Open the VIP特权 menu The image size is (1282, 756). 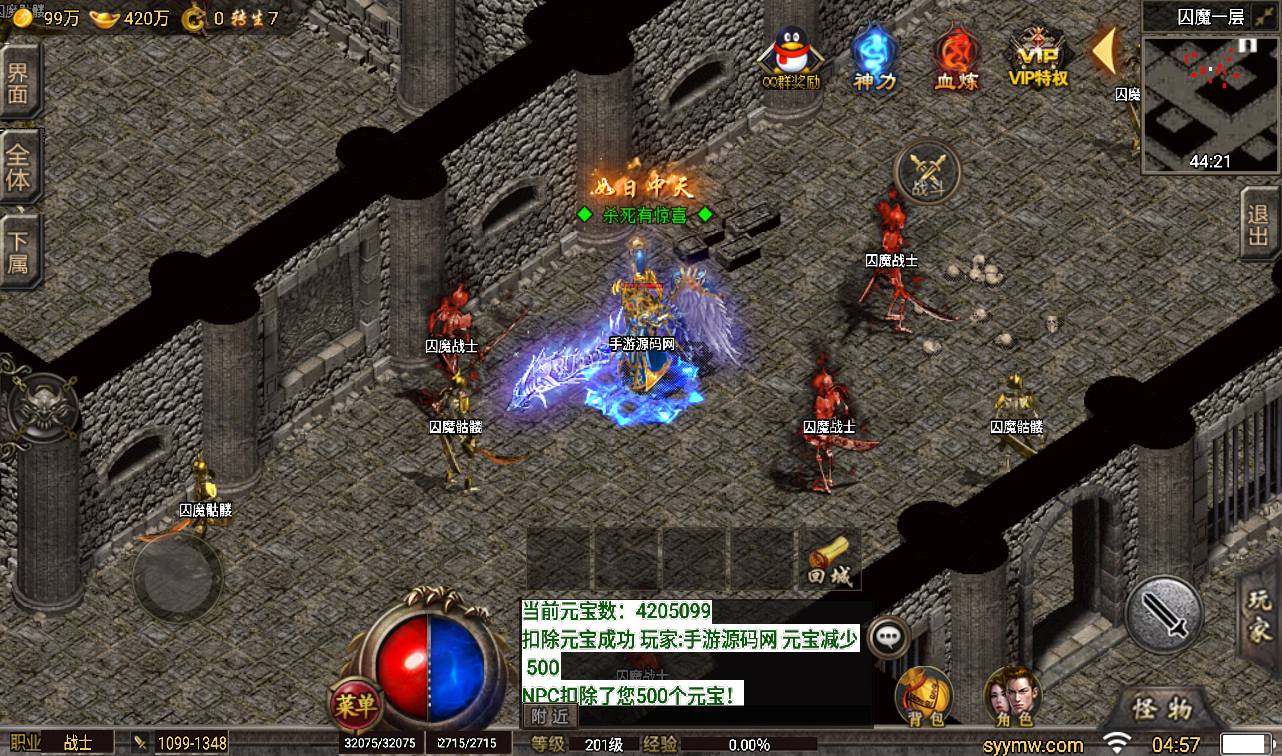1039,58
